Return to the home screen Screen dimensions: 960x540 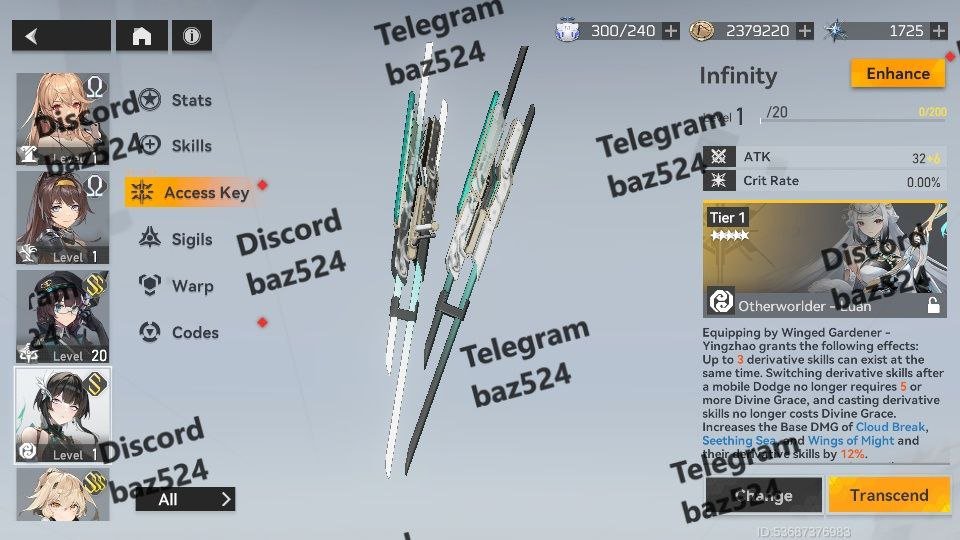tap(142, 36)
